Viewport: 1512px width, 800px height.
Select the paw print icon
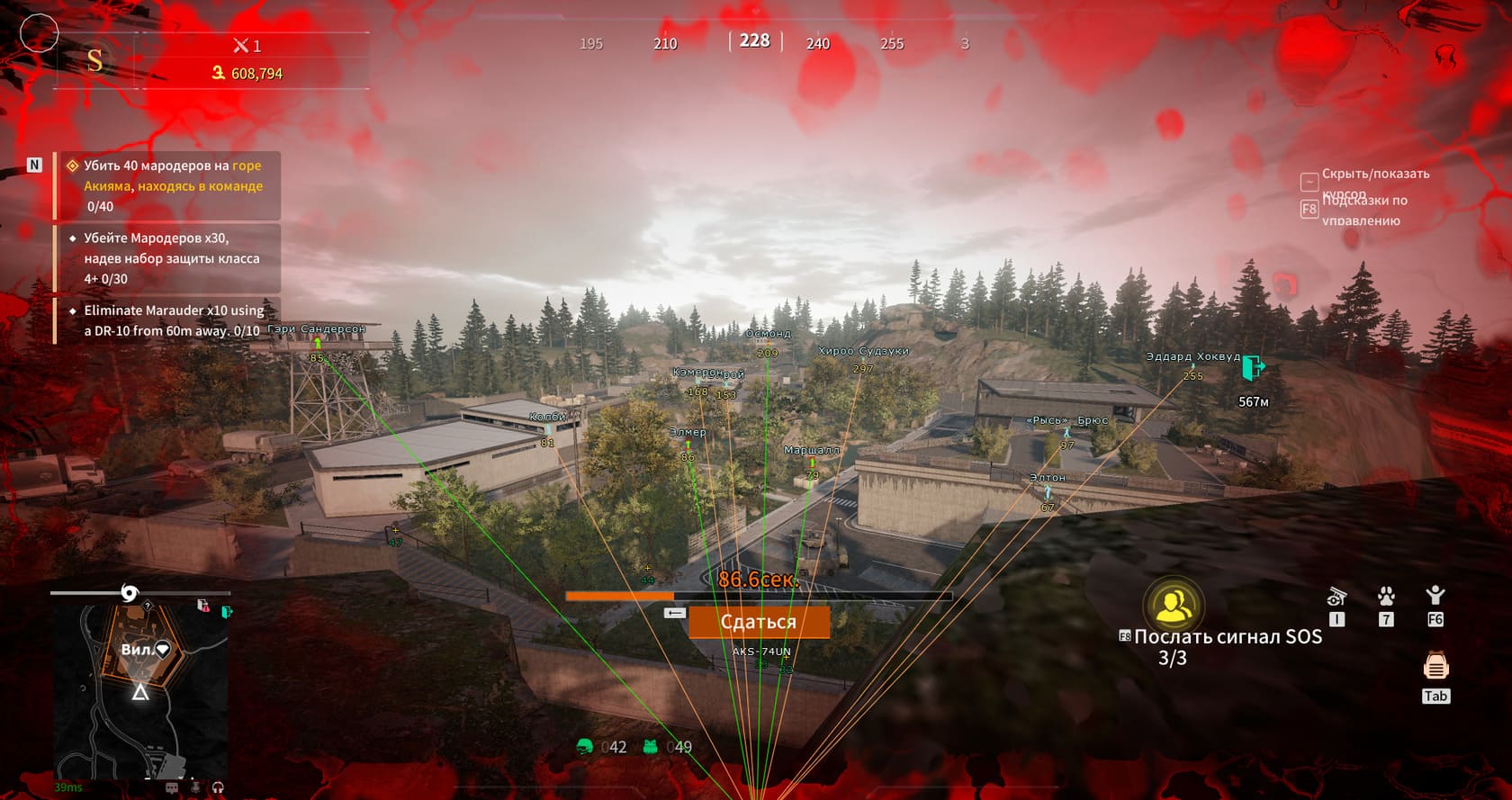pyautogui.click(x=1386, y=596)
